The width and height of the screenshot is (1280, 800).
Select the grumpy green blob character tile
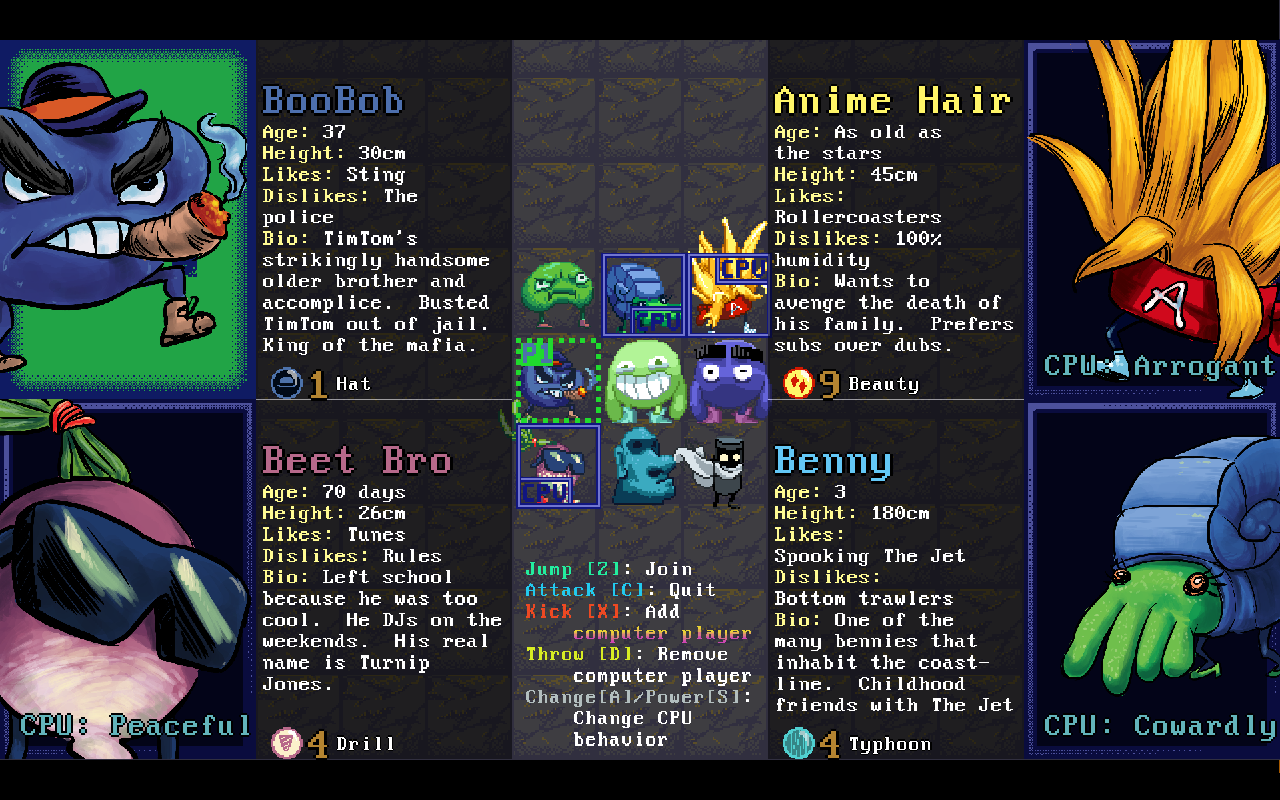558,294
